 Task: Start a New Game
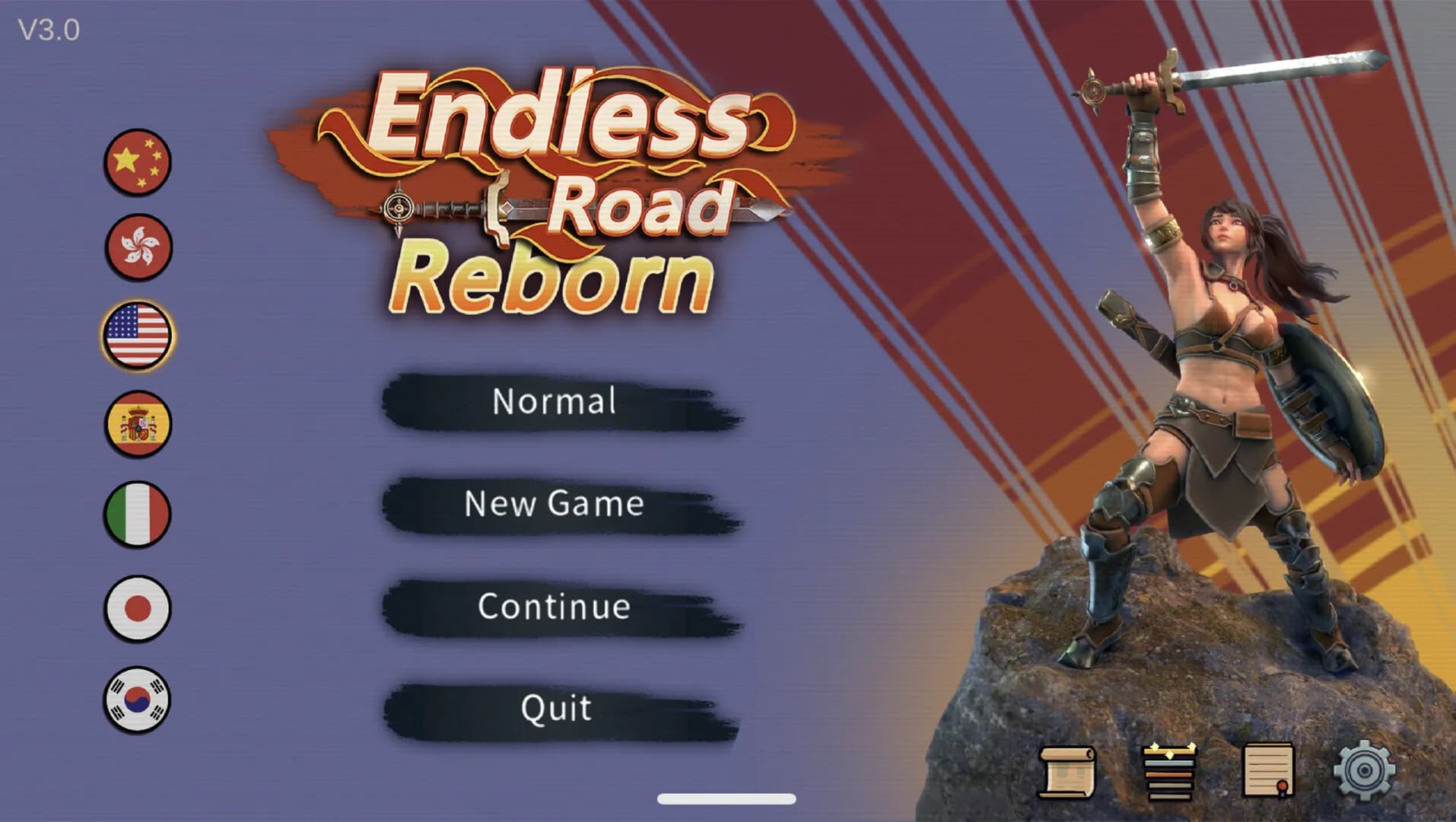pos(555,505)
